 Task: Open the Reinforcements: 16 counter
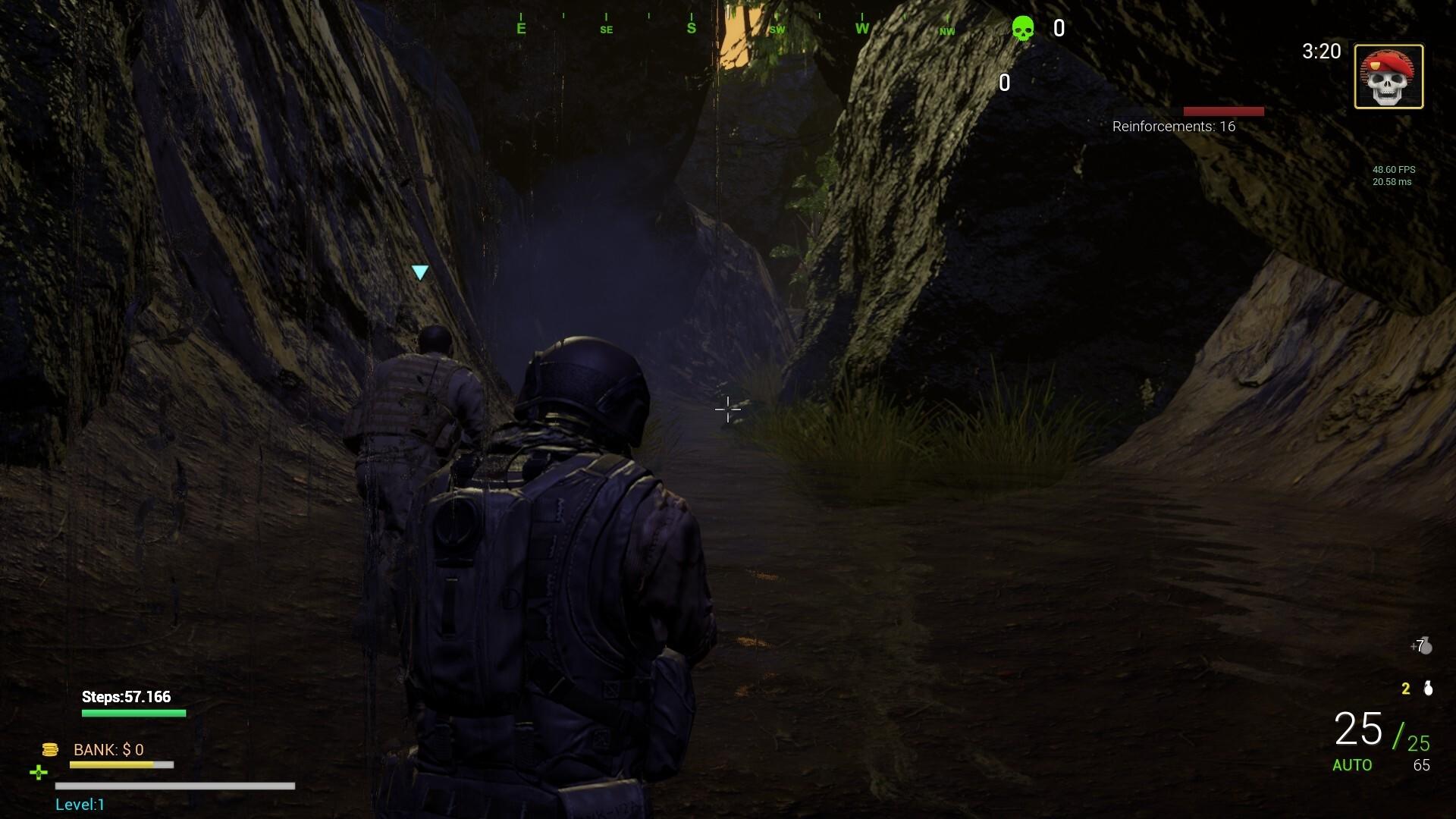click(x=1175, y=126)
